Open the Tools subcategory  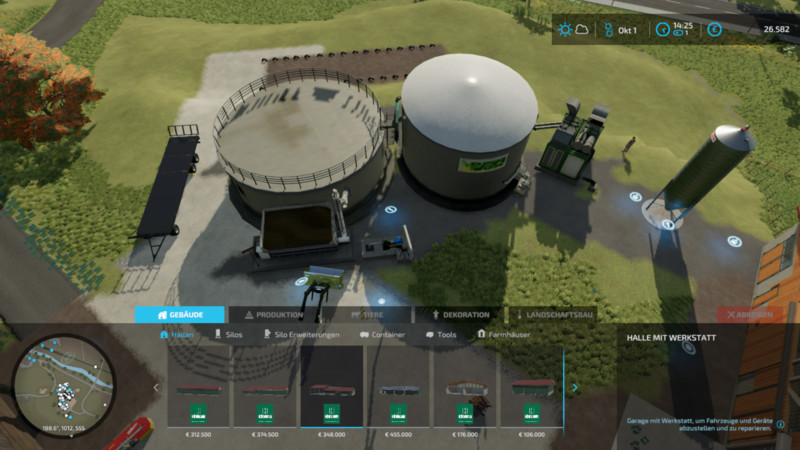(441, 335)
